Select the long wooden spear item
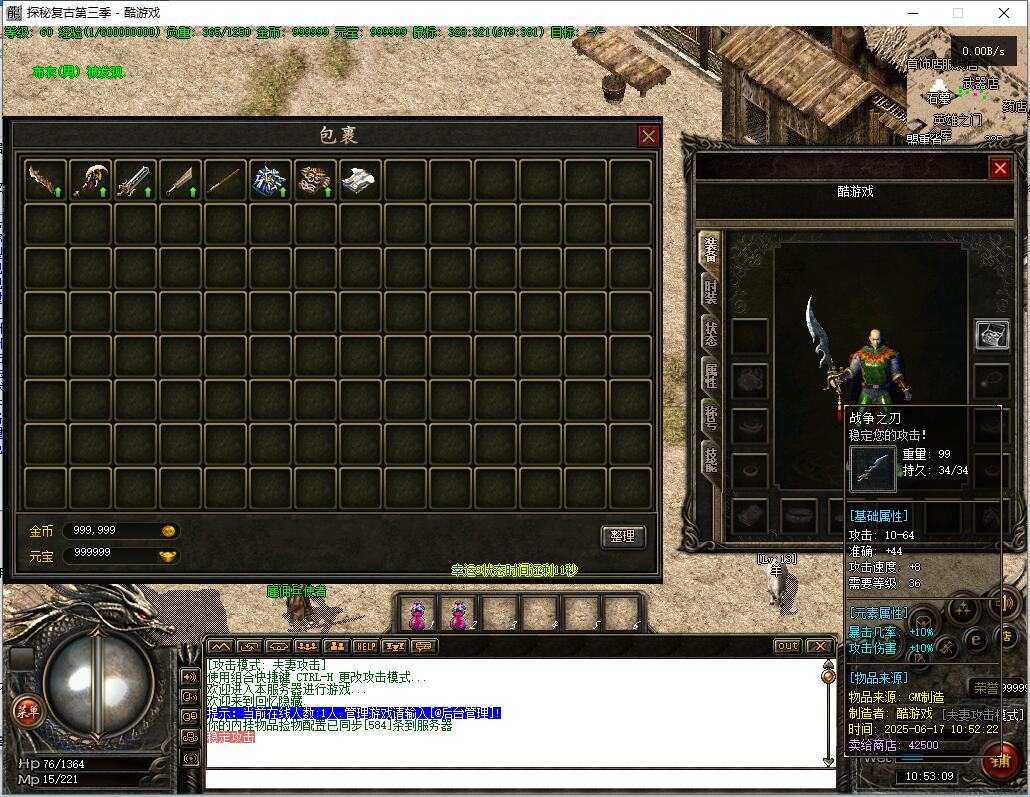The width and height of the screenshot is (1030, 797). point(225,180)
